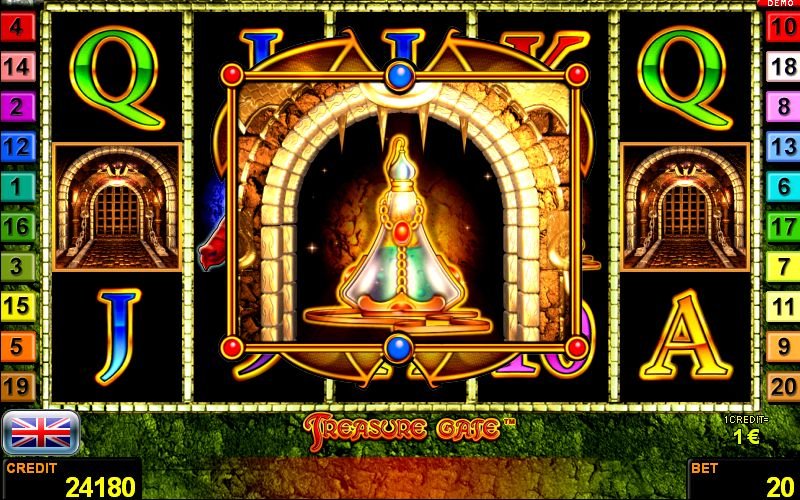This screenshot has width=800, height=500.
Task: Choose the yellow payline 11 marker
Action: [x=782, y=306]
